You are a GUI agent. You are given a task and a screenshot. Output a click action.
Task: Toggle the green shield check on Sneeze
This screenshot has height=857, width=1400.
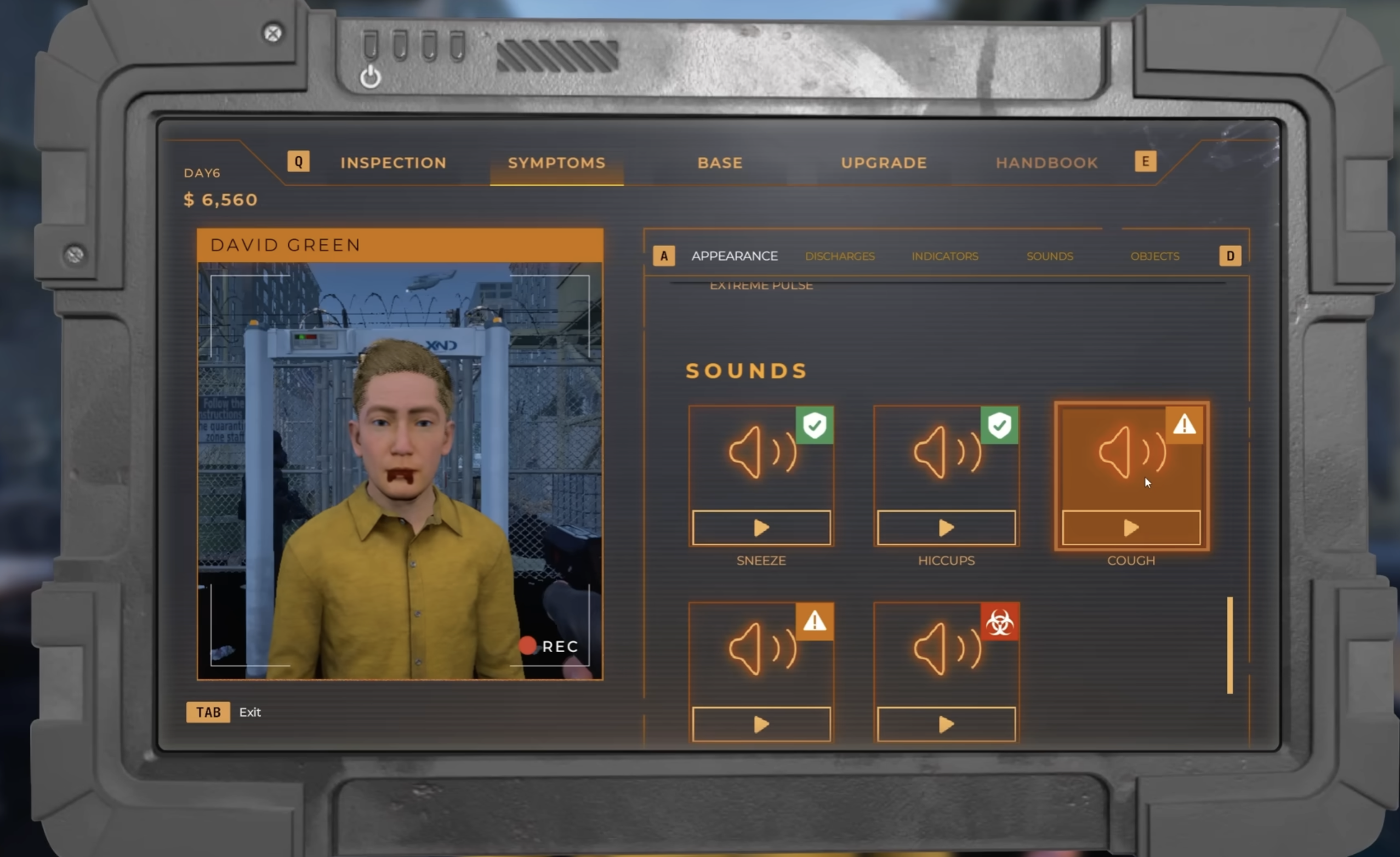pyautogui.click(x=815, y=426)
